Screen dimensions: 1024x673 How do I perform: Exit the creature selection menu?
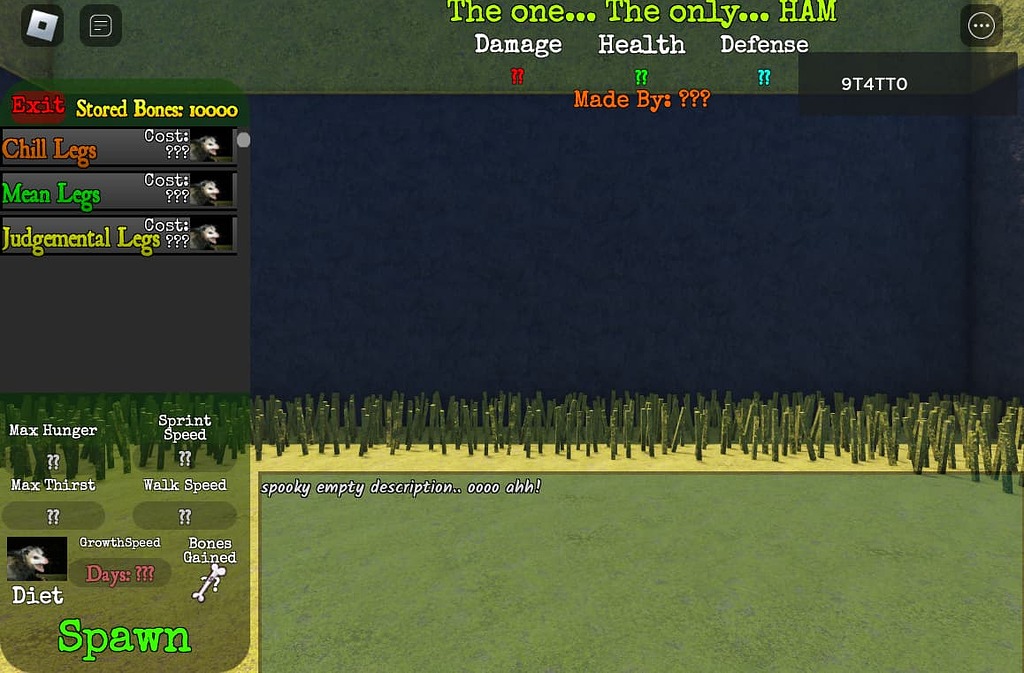pos(38,106)
